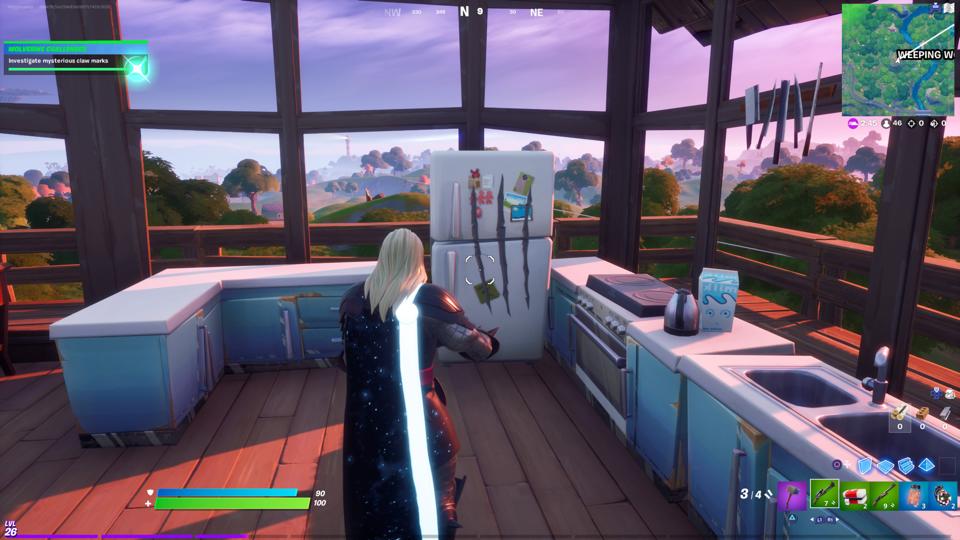The width and height of the screenshot is (960, 540).
Task: Select the Wolverine Challenge objective tracker
Action: [76, 56]
